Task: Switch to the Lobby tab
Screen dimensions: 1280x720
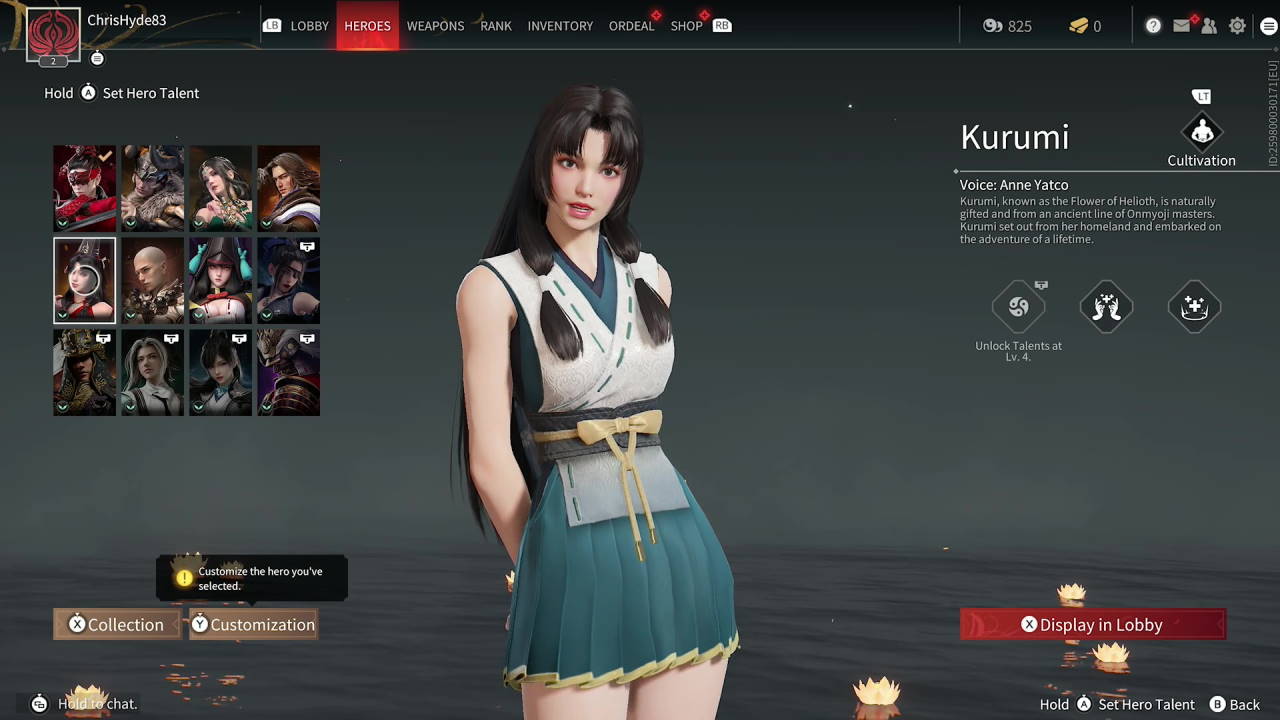Action: tap(309, 26)
